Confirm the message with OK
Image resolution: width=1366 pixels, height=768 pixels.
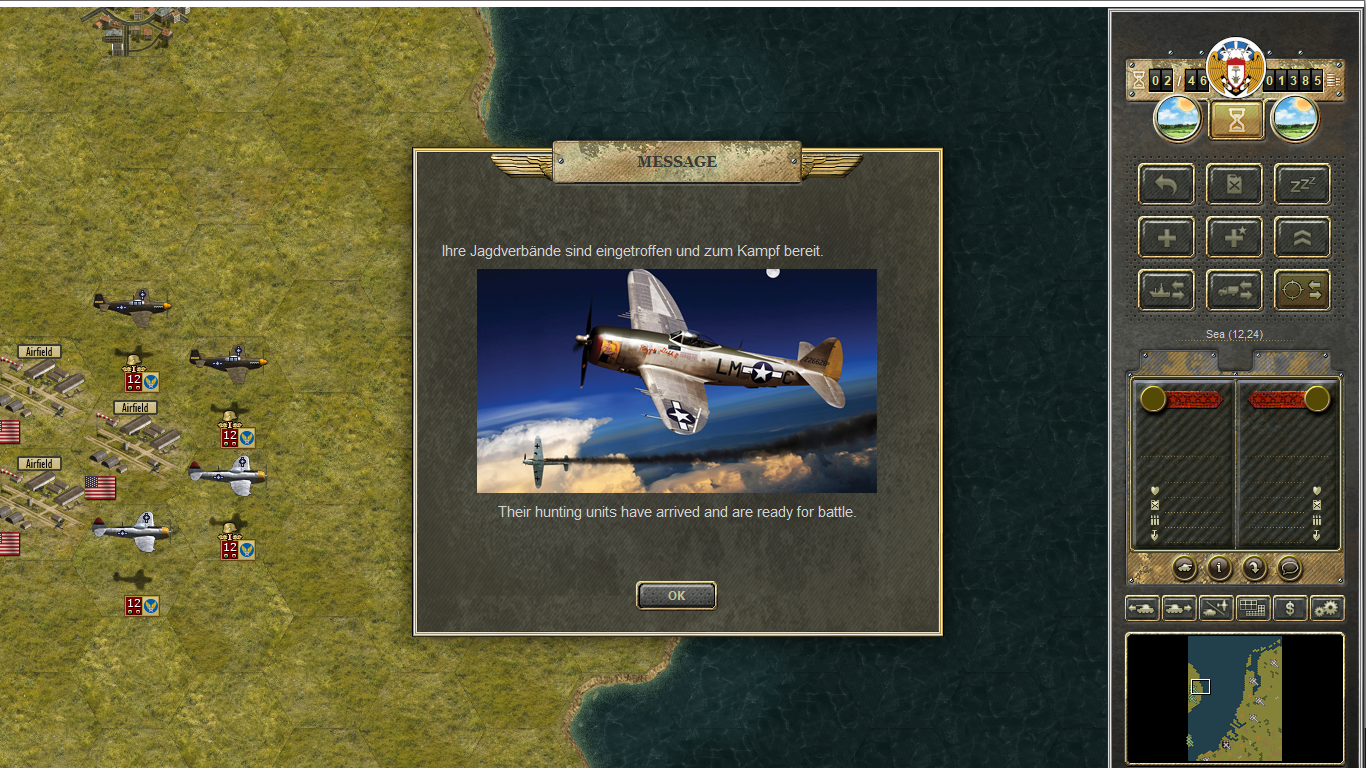click(x=676, y=596)
